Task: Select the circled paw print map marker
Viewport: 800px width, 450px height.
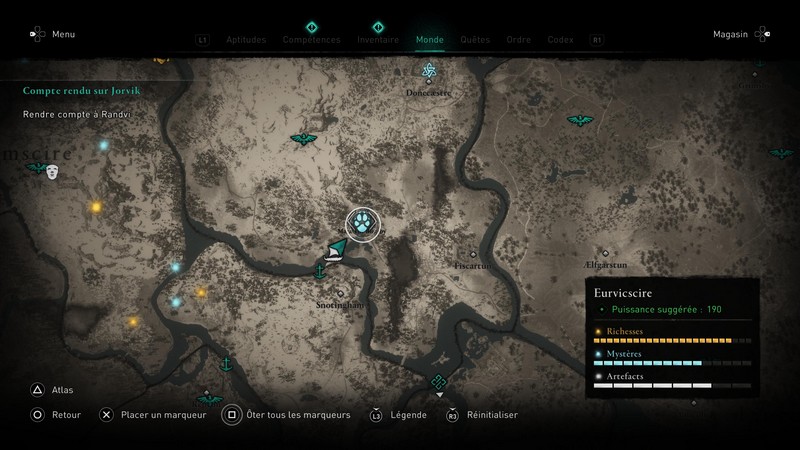Action: click(361, 224)
